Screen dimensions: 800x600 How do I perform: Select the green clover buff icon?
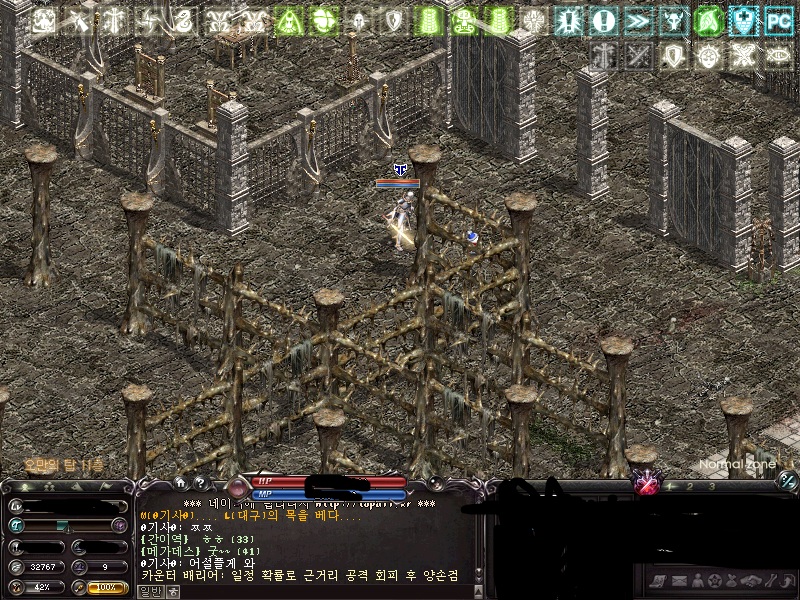coord(323,20)
